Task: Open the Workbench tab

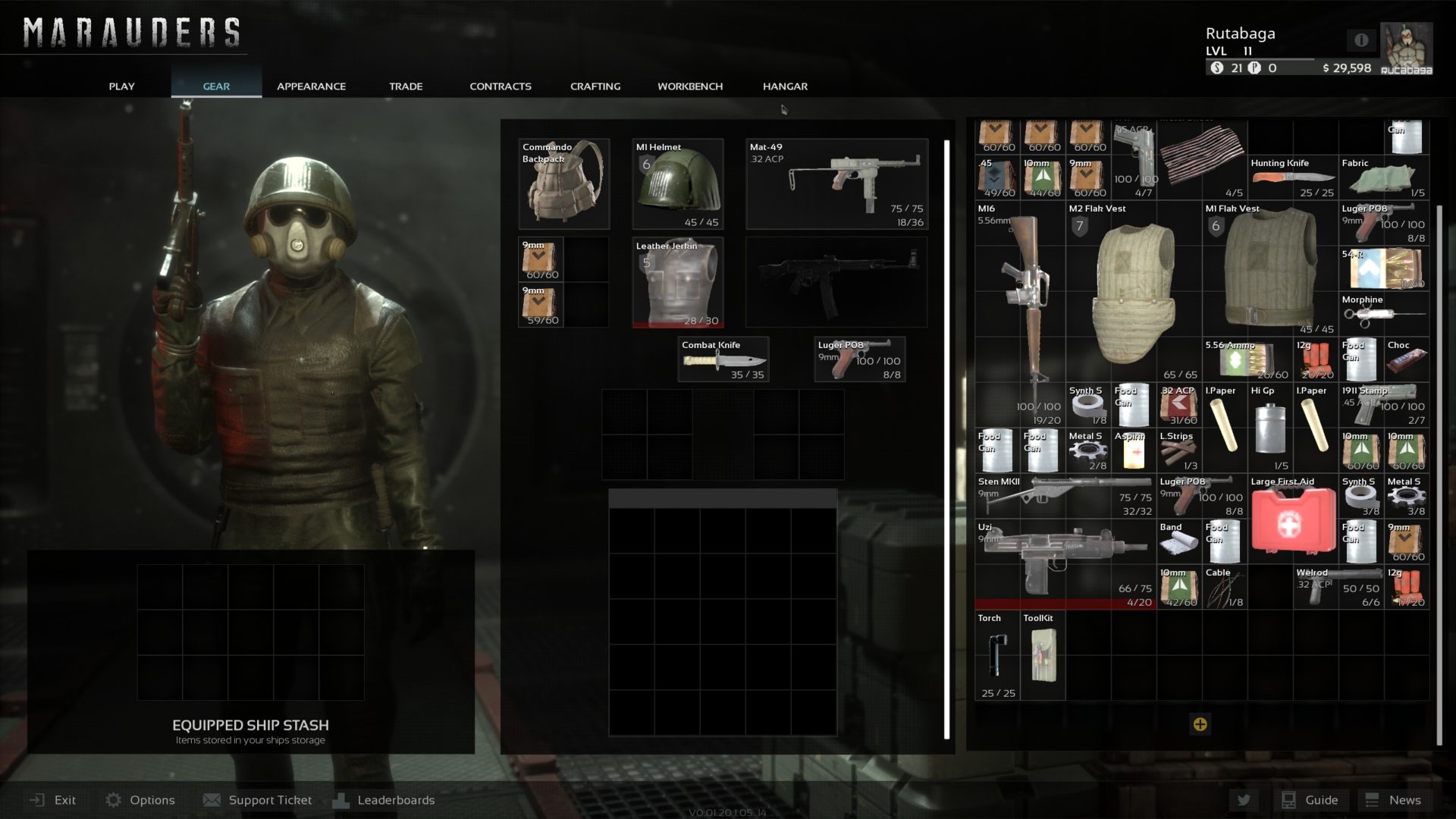Action: pos(689,86)
